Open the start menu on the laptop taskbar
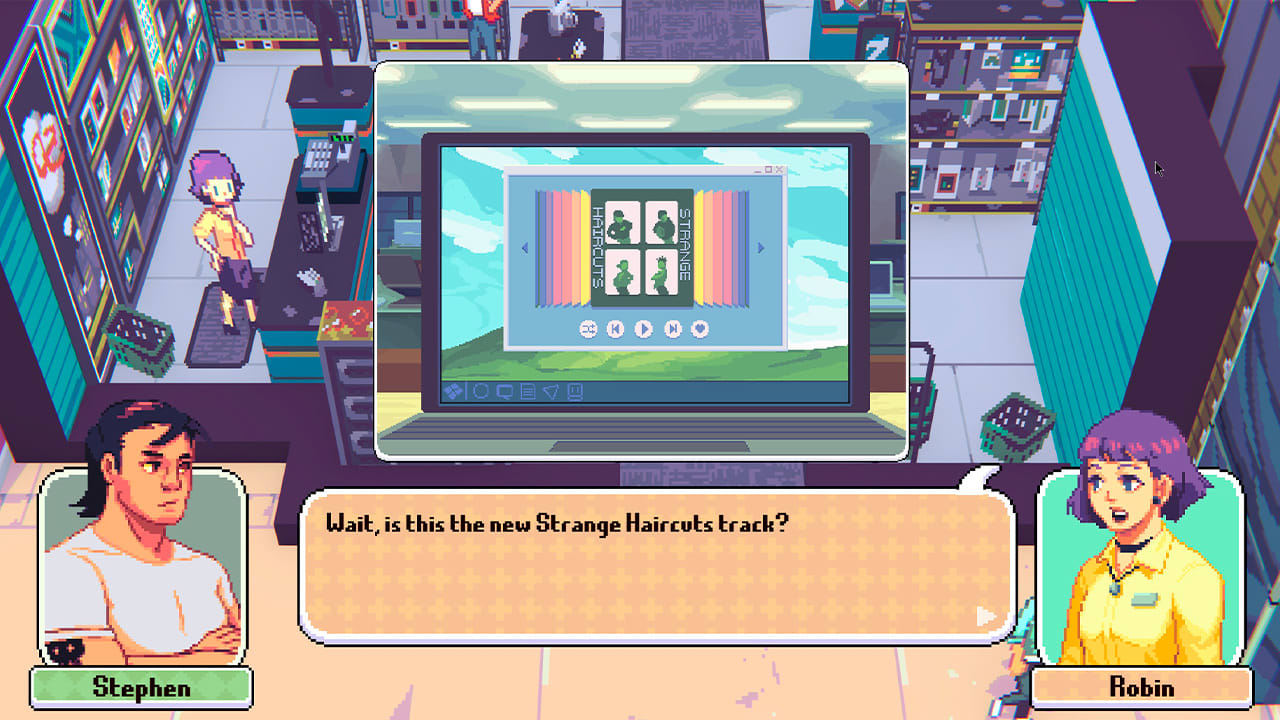Viewport: 1280px width, 720px height. pos(453,391)
